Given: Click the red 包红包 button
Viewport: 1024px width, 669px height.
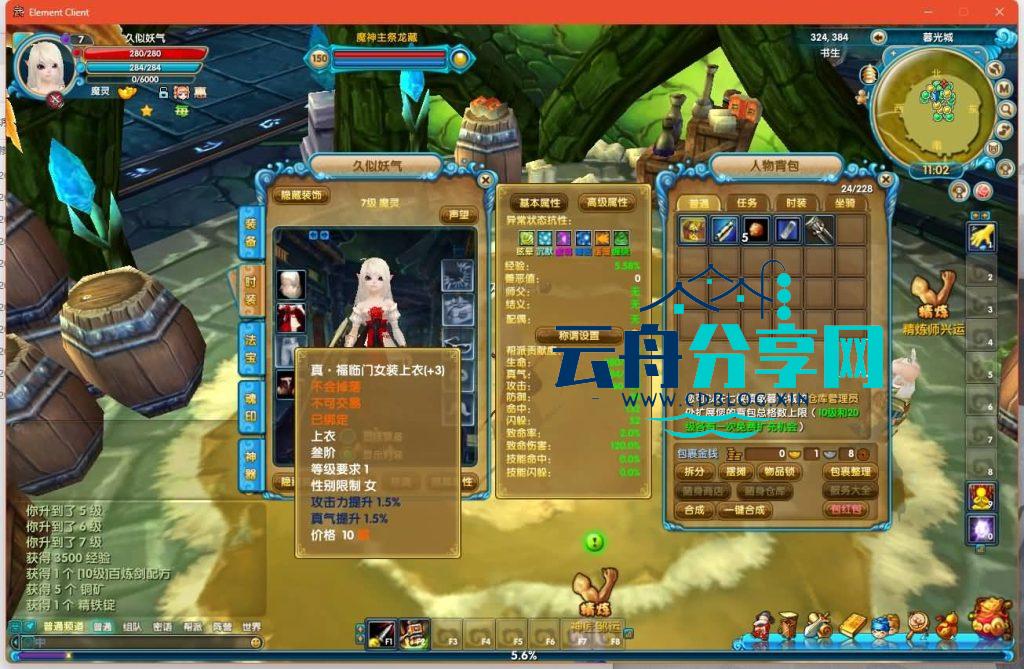Looking at the screenshot, I should click(844, 510).
